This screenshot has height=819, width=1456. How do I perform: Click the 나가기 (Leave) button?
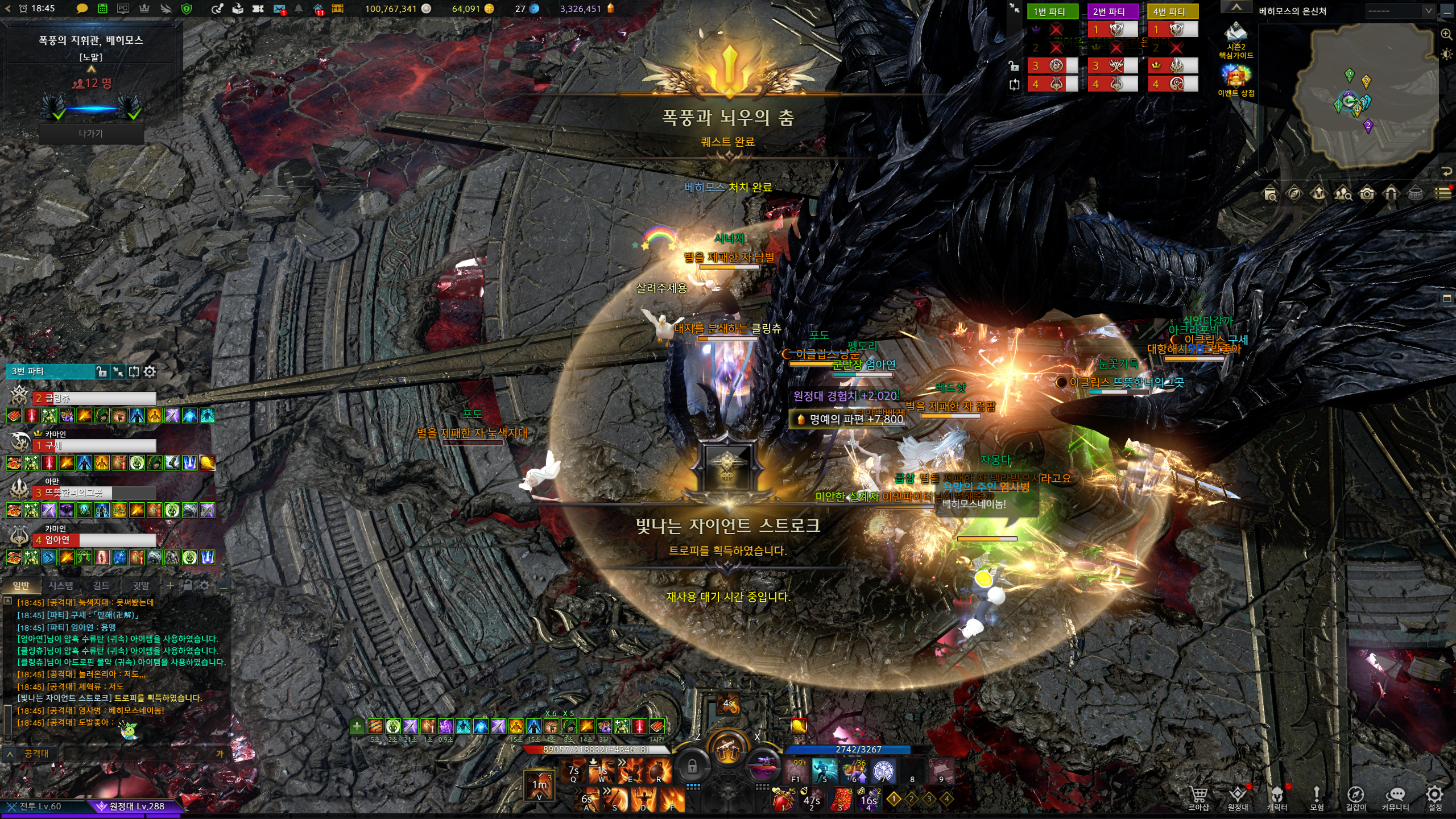point(91,134)
